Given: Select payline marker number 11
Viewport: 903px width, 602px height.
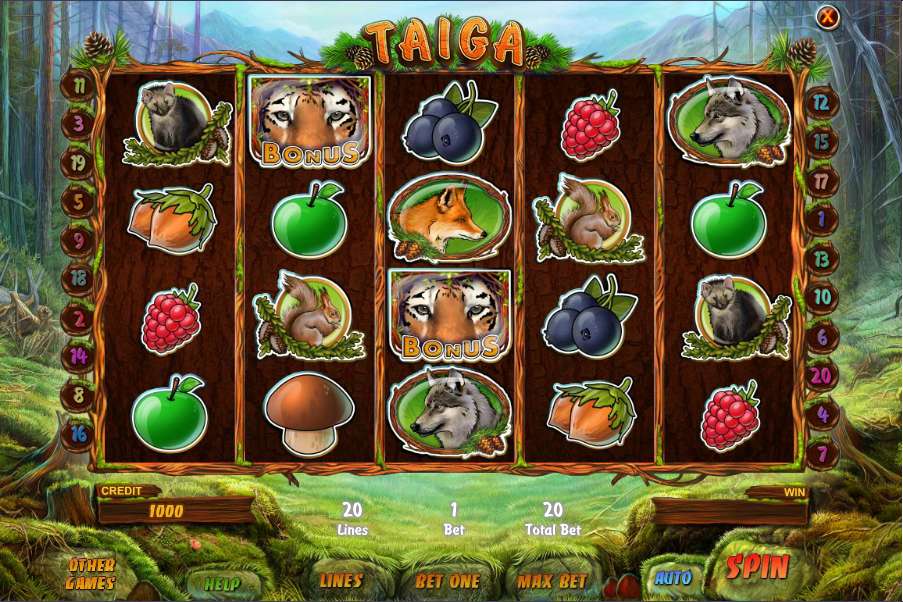Looking at the screenshot, I should pos(78,85).
